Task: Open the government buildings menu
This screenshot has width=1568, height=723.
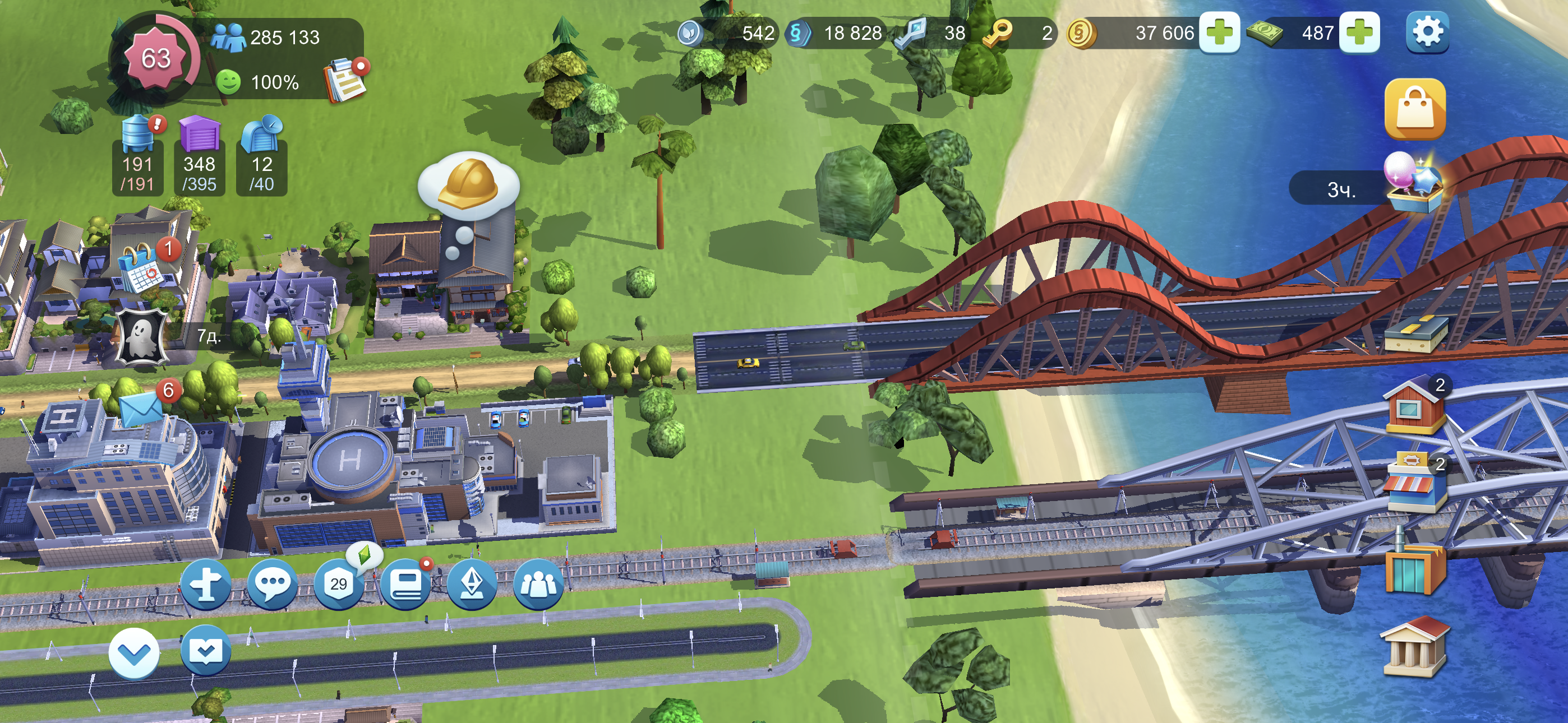Action: coord(1413,646)
